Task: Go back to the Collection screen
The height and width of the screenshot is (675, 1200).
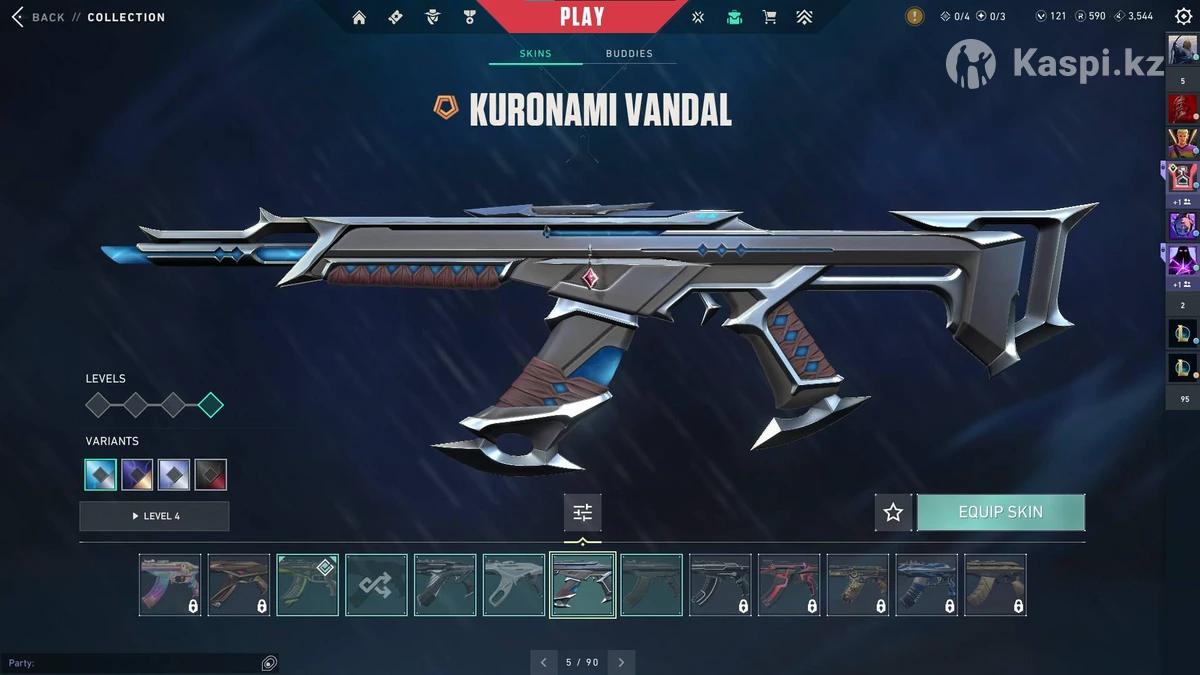Action: point(38,17)
